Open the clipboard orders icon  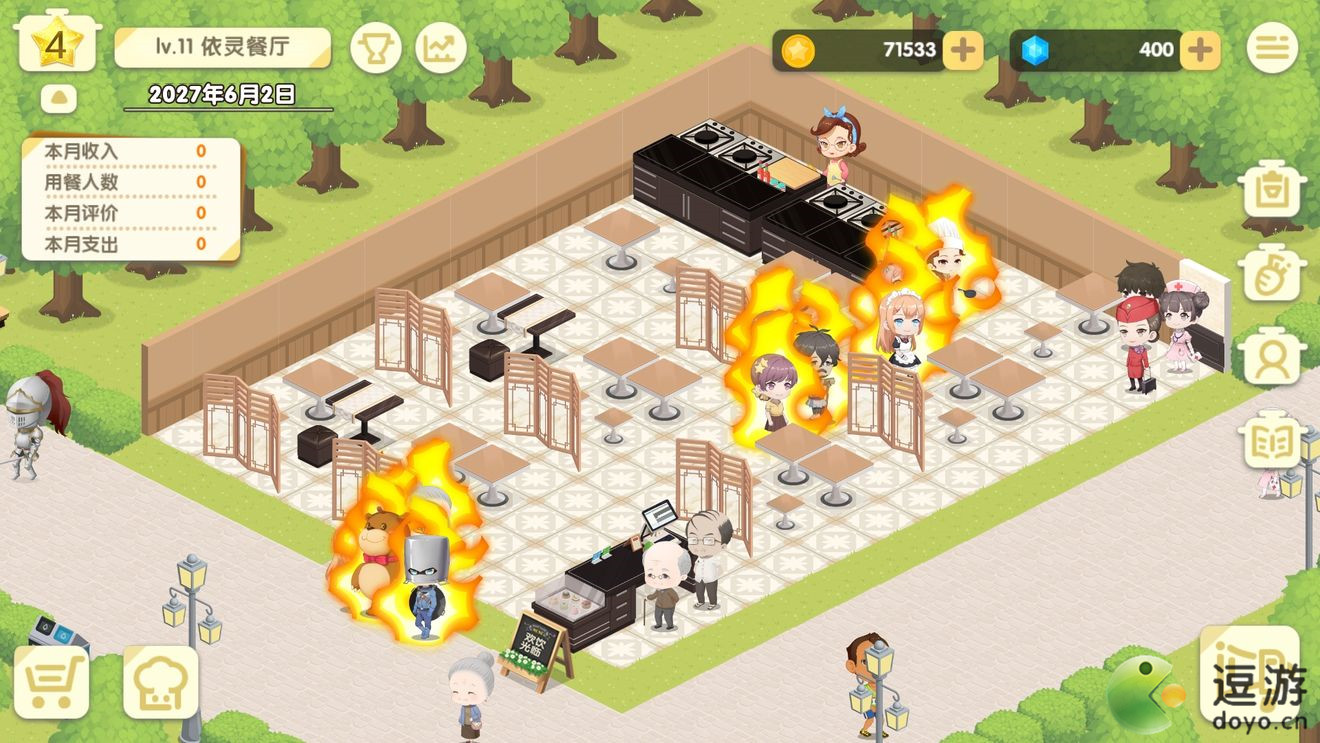point(1272,190)
